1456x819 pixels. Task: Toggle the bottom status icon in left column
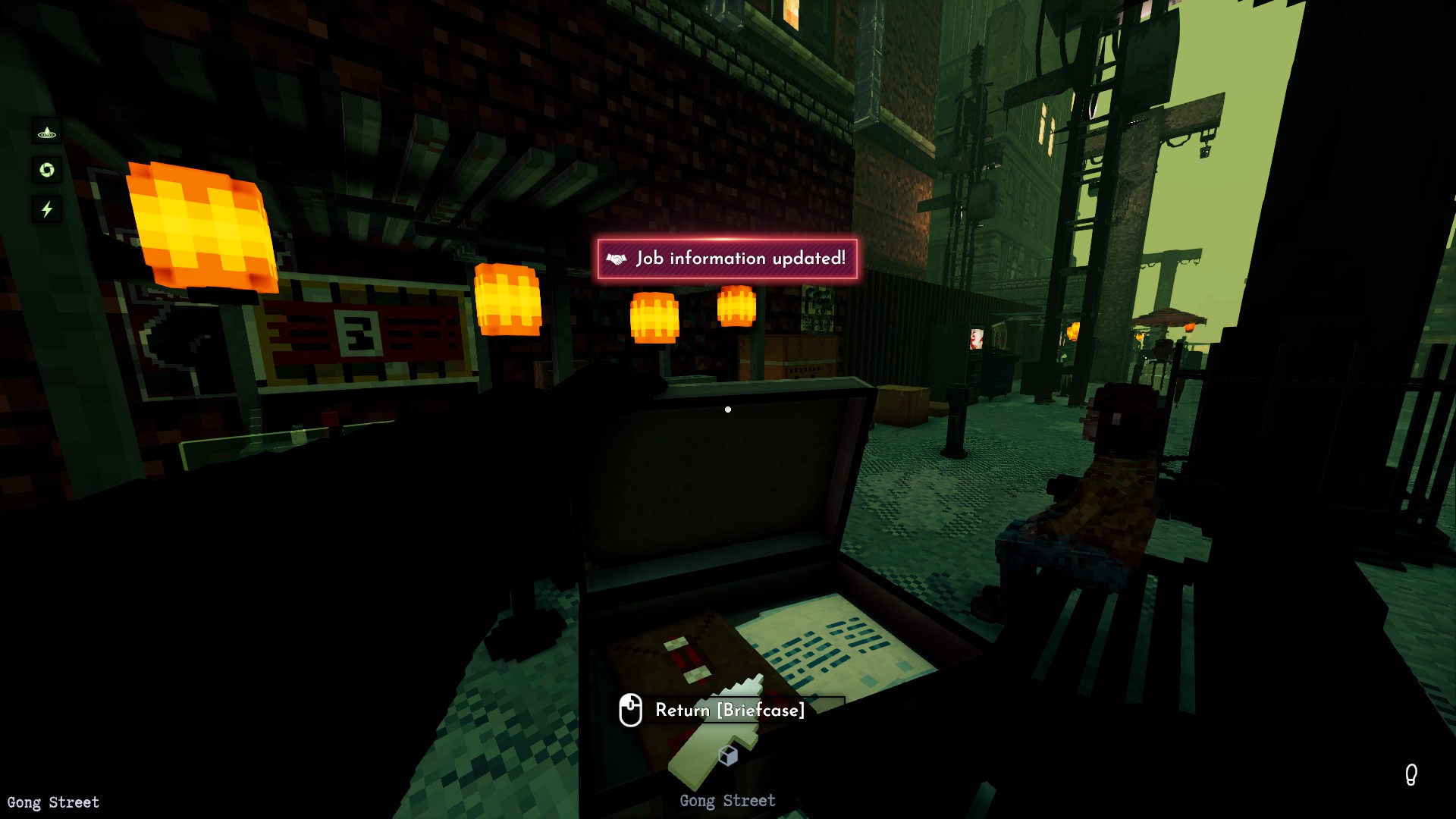[x=47, y=210]
